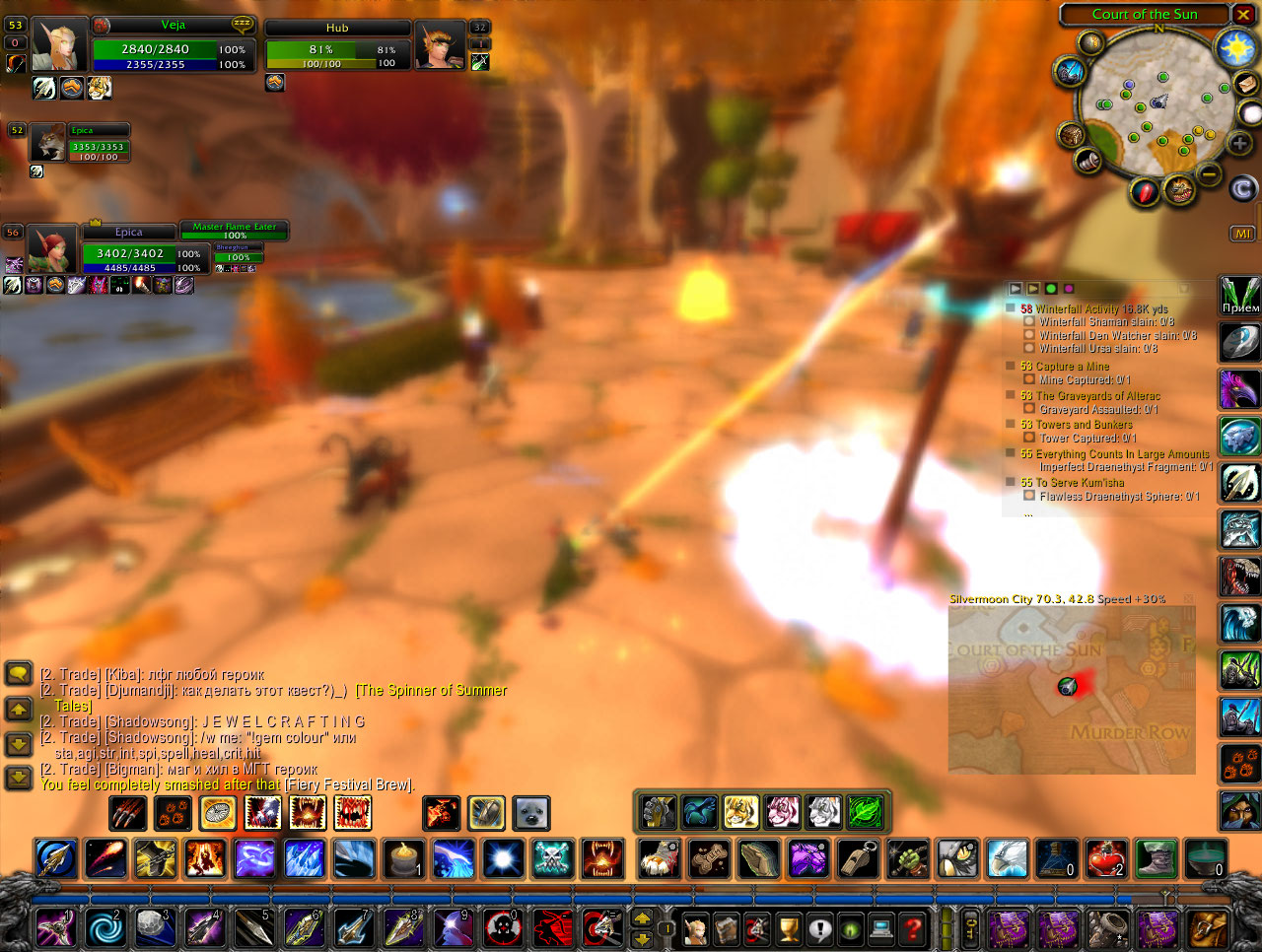Zoom in on the minimap with plus

pos(1239,144)
